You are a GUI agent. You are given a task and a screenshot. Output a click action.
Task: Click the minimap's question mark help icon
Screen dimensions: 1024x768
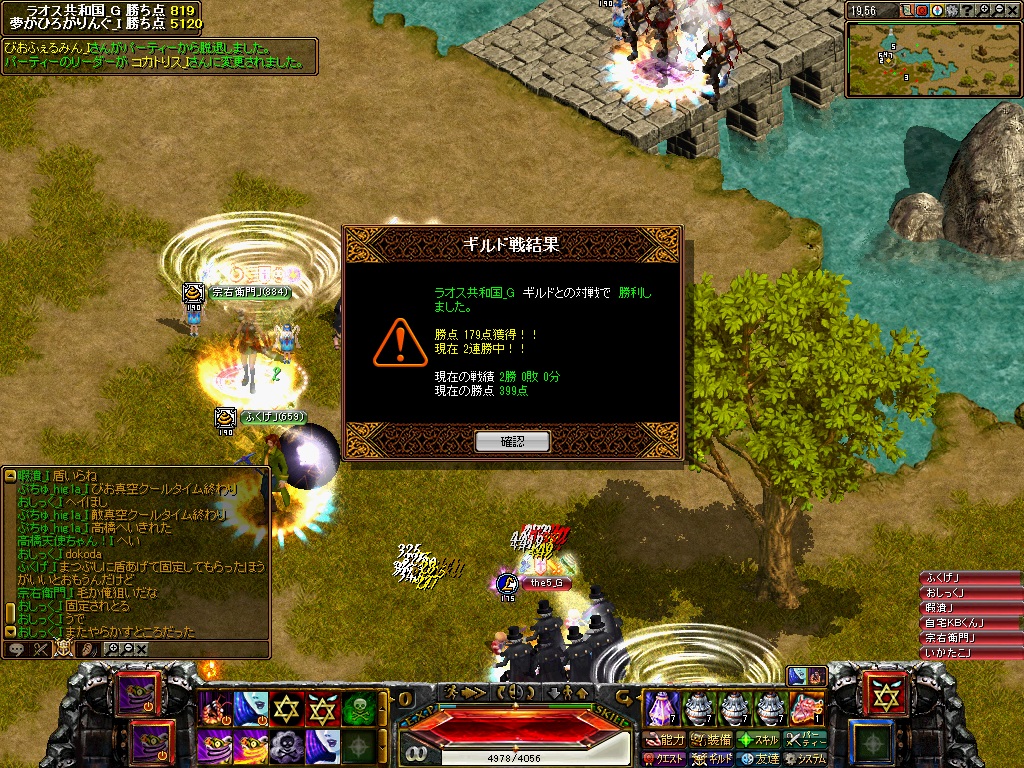tap(968, 10)
